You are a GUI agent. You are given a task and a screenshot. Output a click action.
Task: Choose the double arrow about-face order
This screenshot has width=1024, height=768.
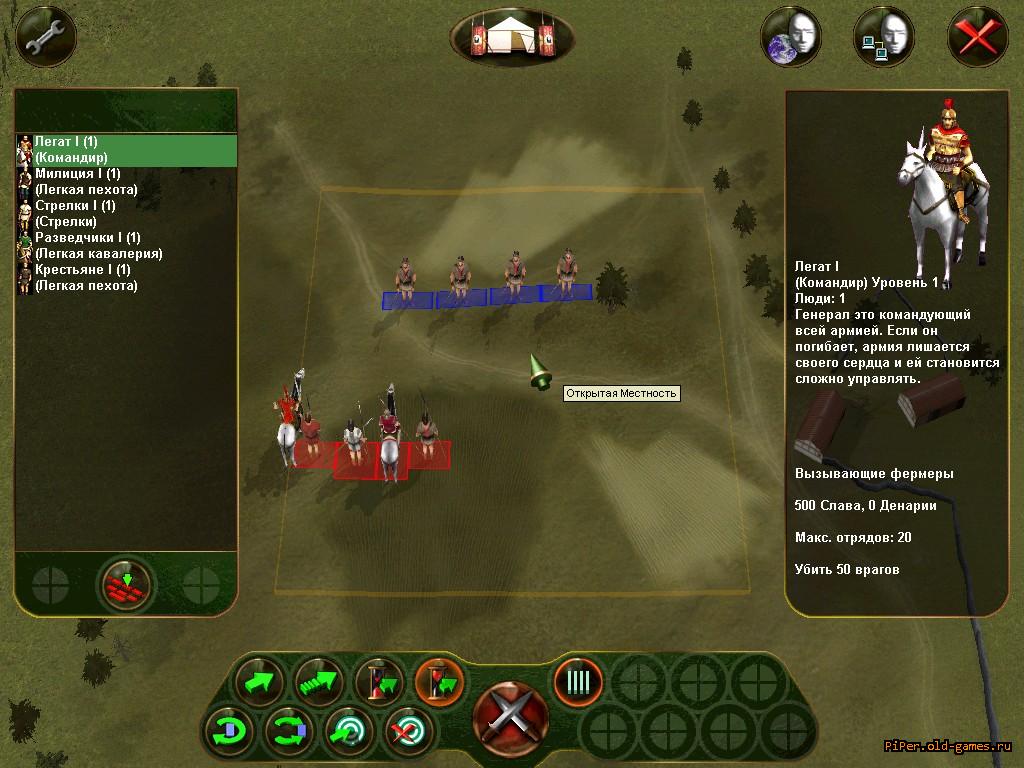(290, 732)
